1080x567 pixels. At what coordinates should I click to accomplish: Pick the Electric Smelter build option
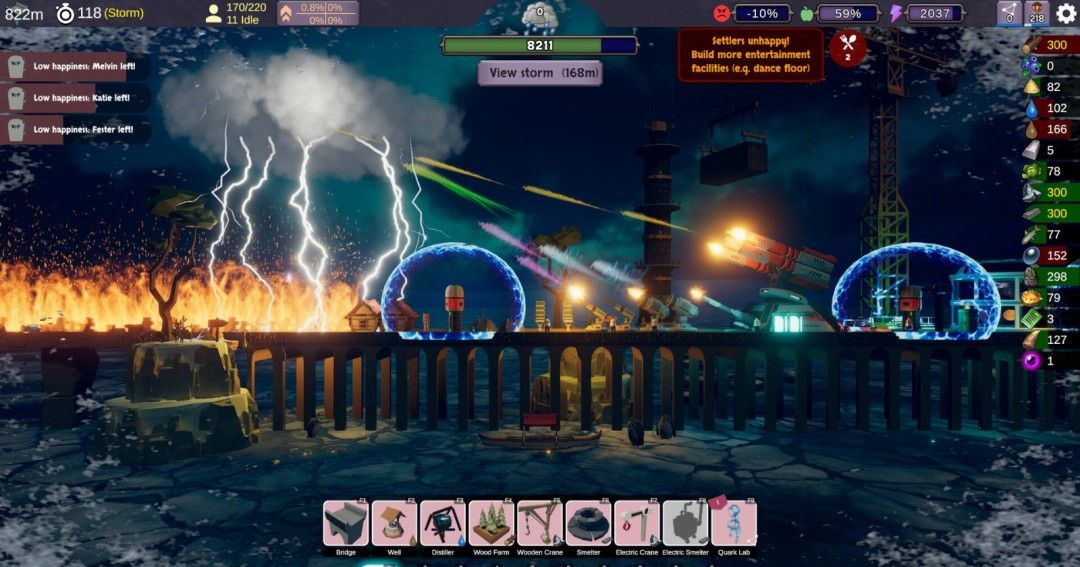pos(685,524)
